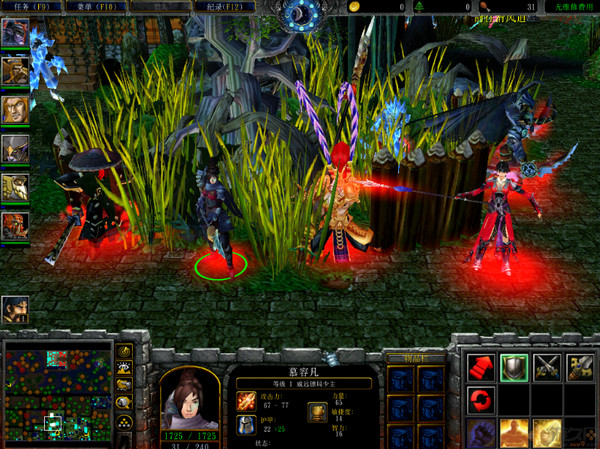
Task: Select the blonde long-haired hero icon
Action: tap(15, 109)
